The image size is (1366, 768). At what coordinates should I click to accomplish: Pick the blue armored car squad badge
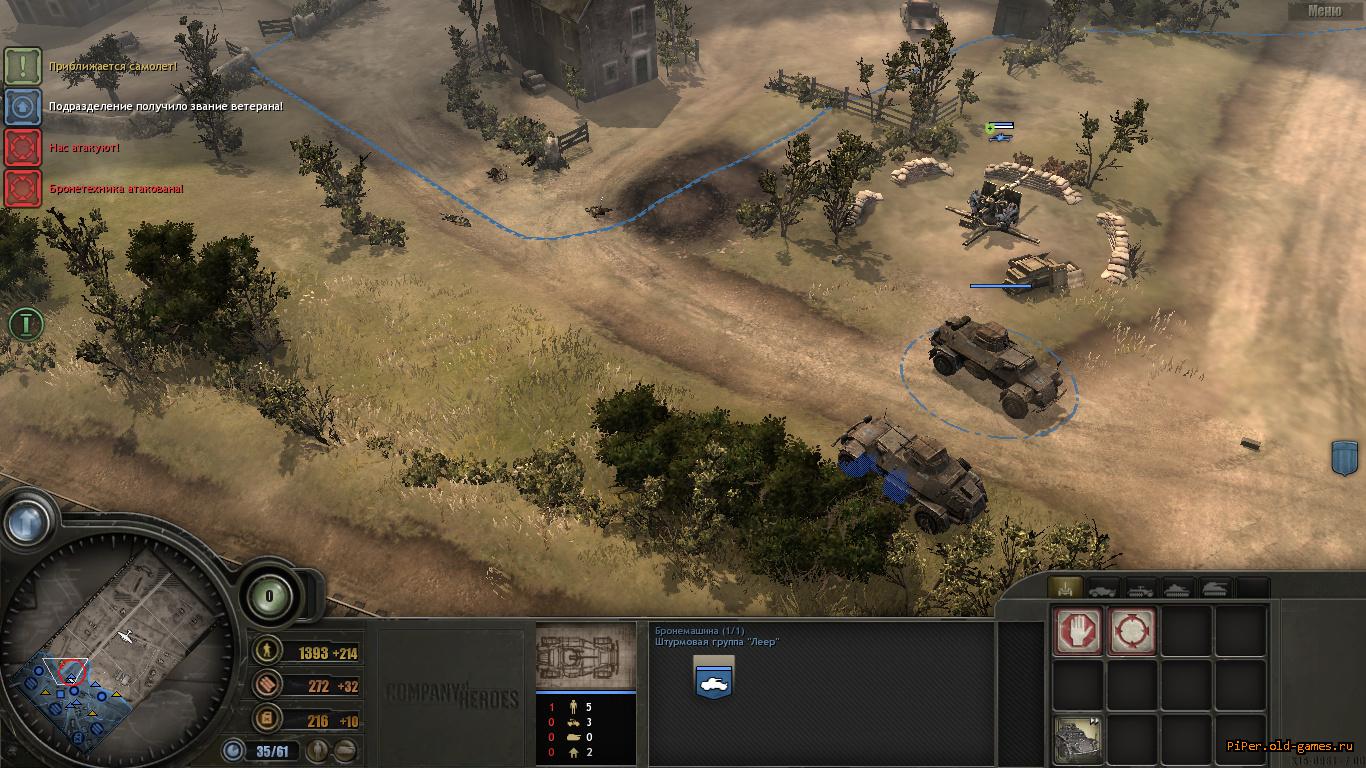pos(712,680)
